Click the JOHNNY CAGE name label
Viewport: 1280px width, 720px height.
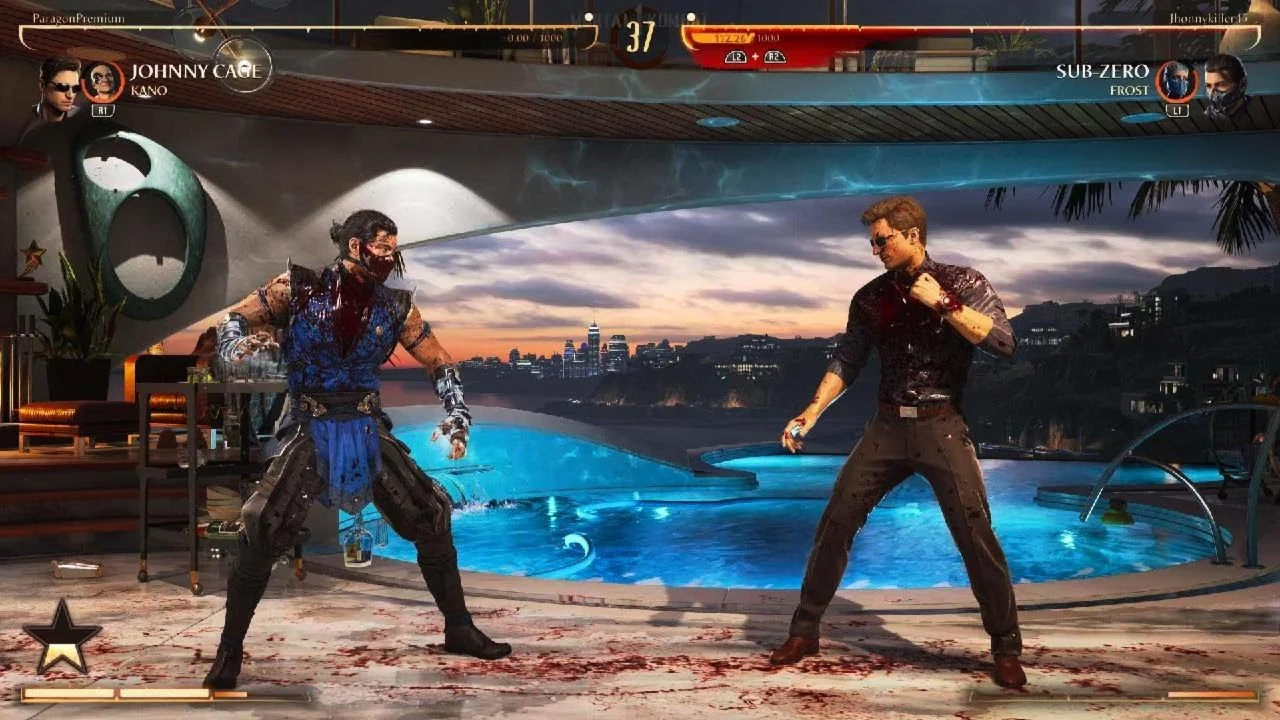(196, 71)
